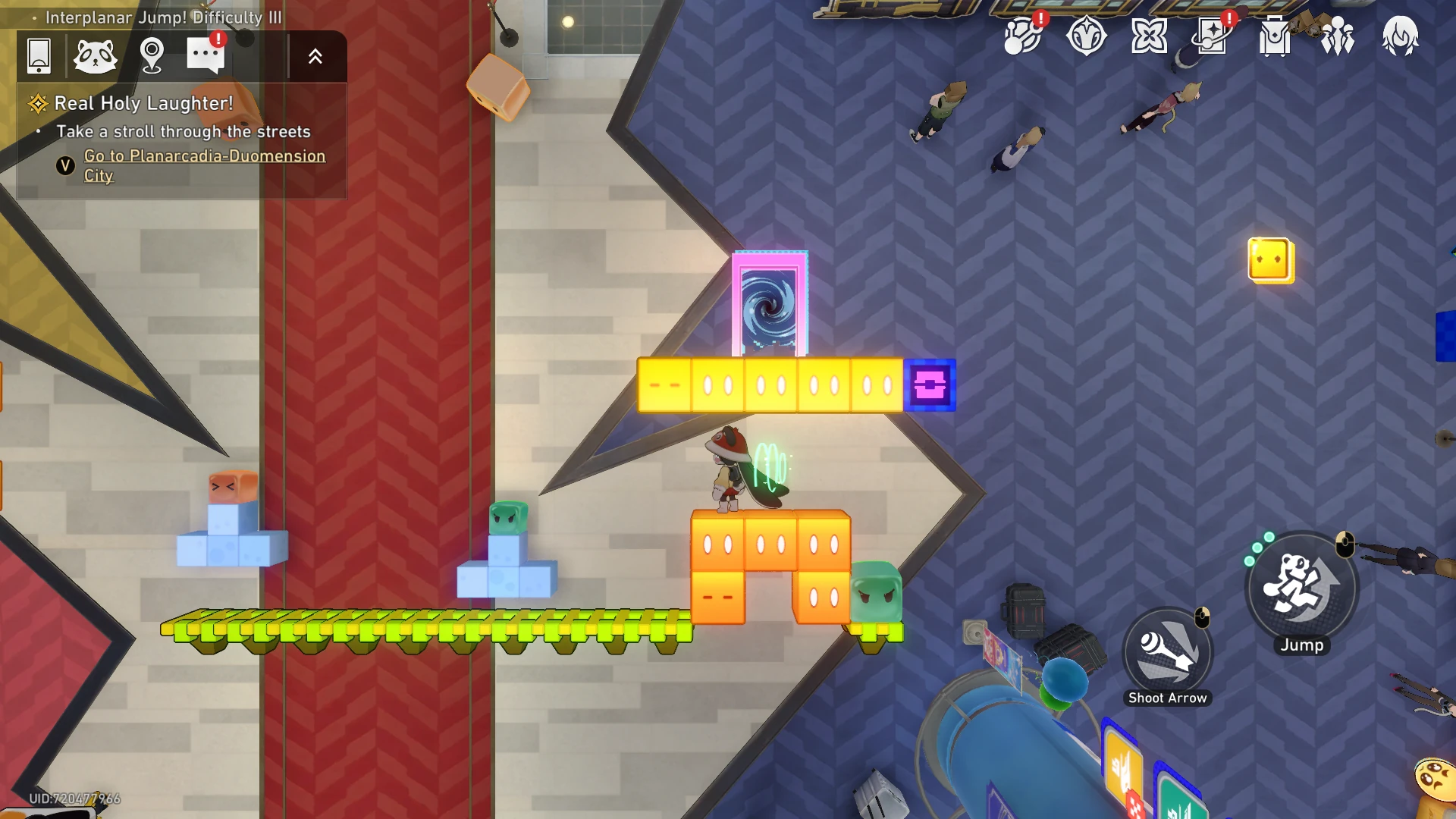Viewport: 1456px width, 819px height.
Task: Select the Real Holy Laughter! quest title
Action: click(144, 103)
